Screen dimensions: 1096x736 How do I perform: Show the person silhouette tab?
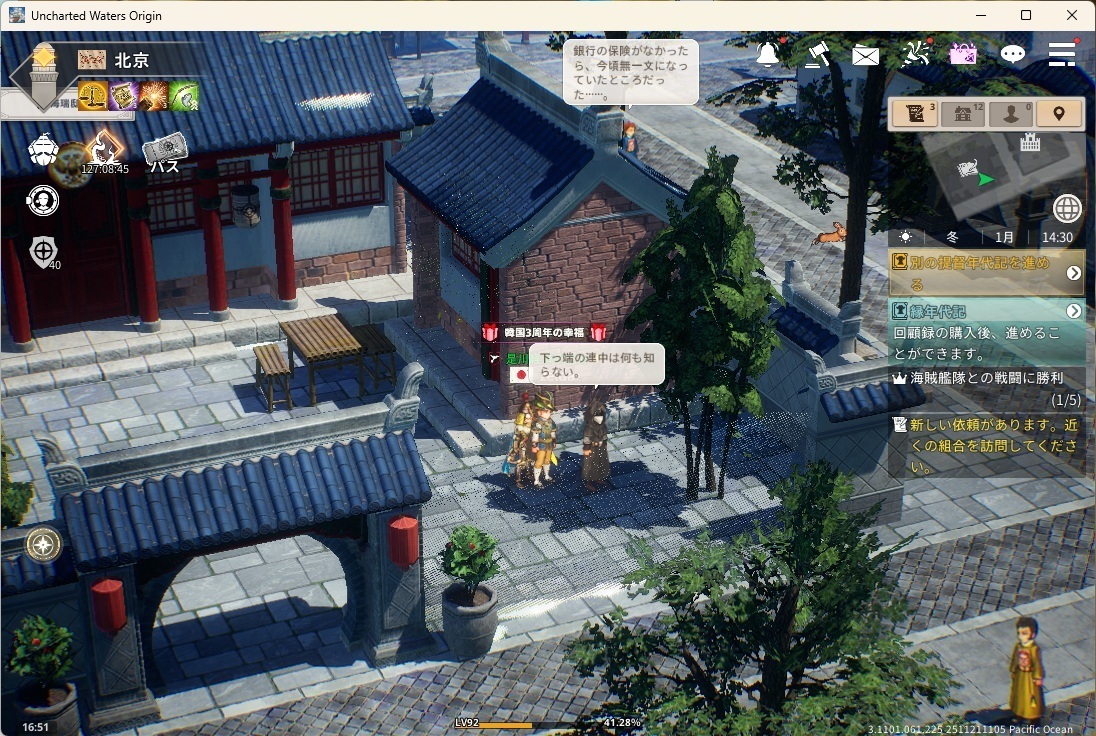1010,114
